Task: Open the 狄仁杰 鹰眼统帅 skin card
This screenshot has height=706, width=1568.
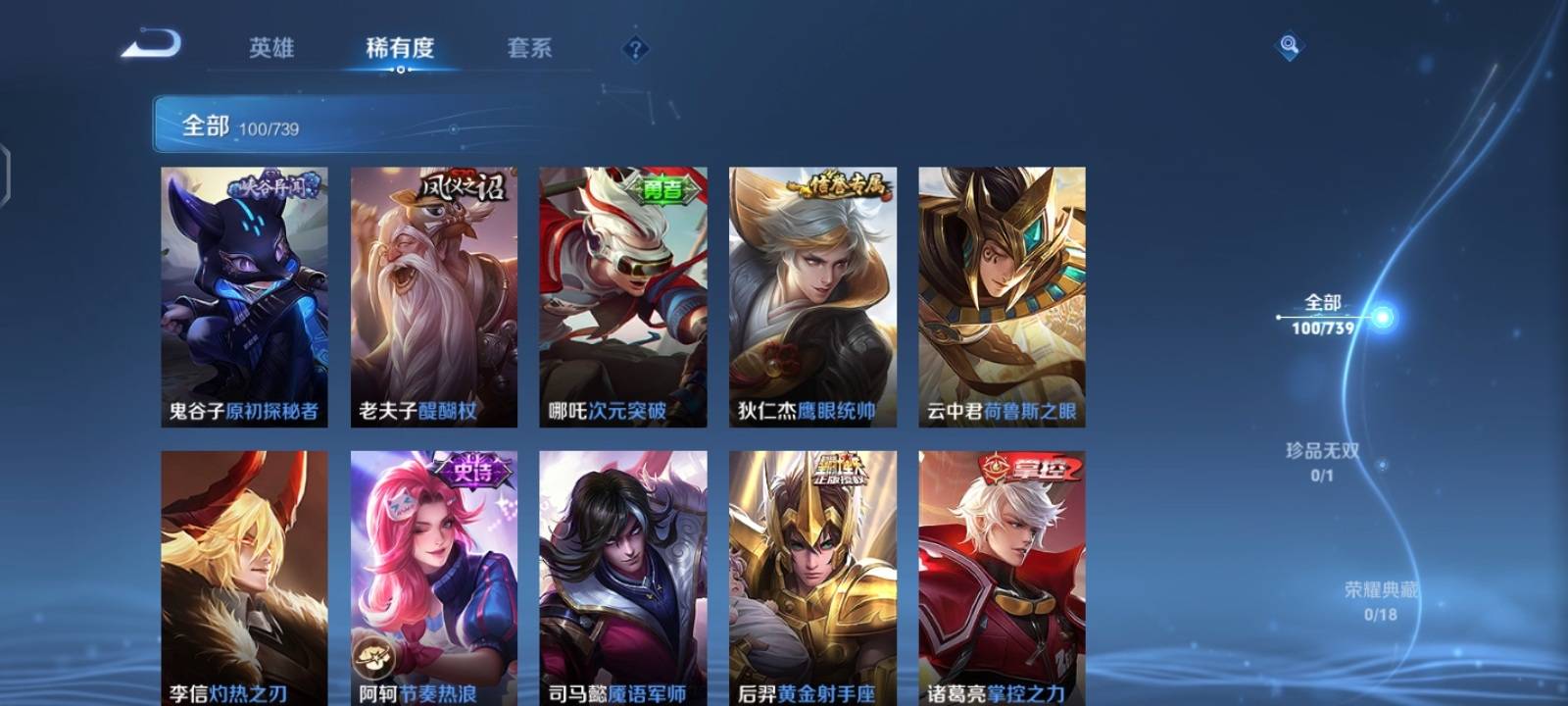Action: [812, 296]
